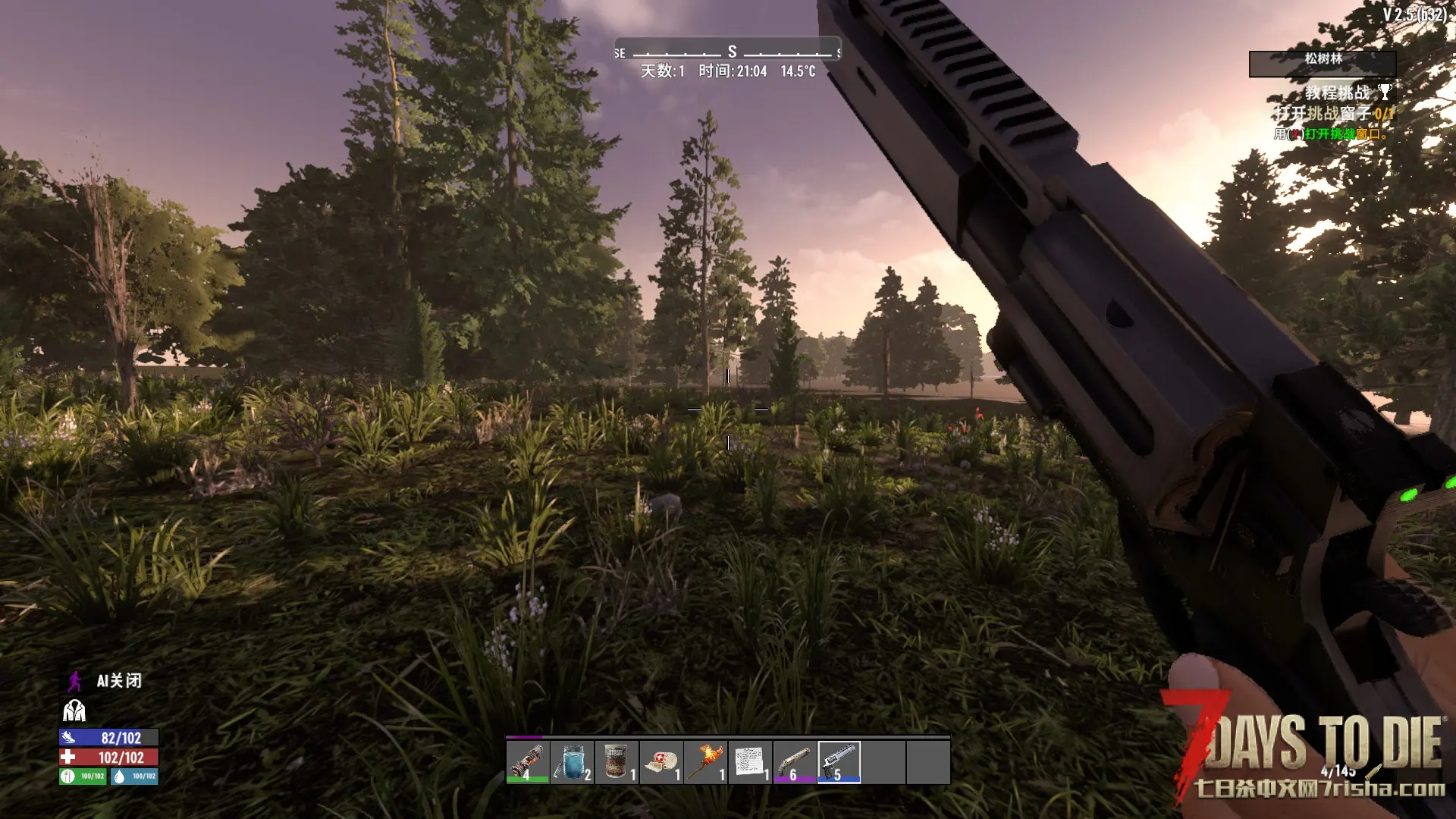Select the silver pistol hotbar slot
The width and height of the screenshot is (1456, 819).
tap(839, 761)
